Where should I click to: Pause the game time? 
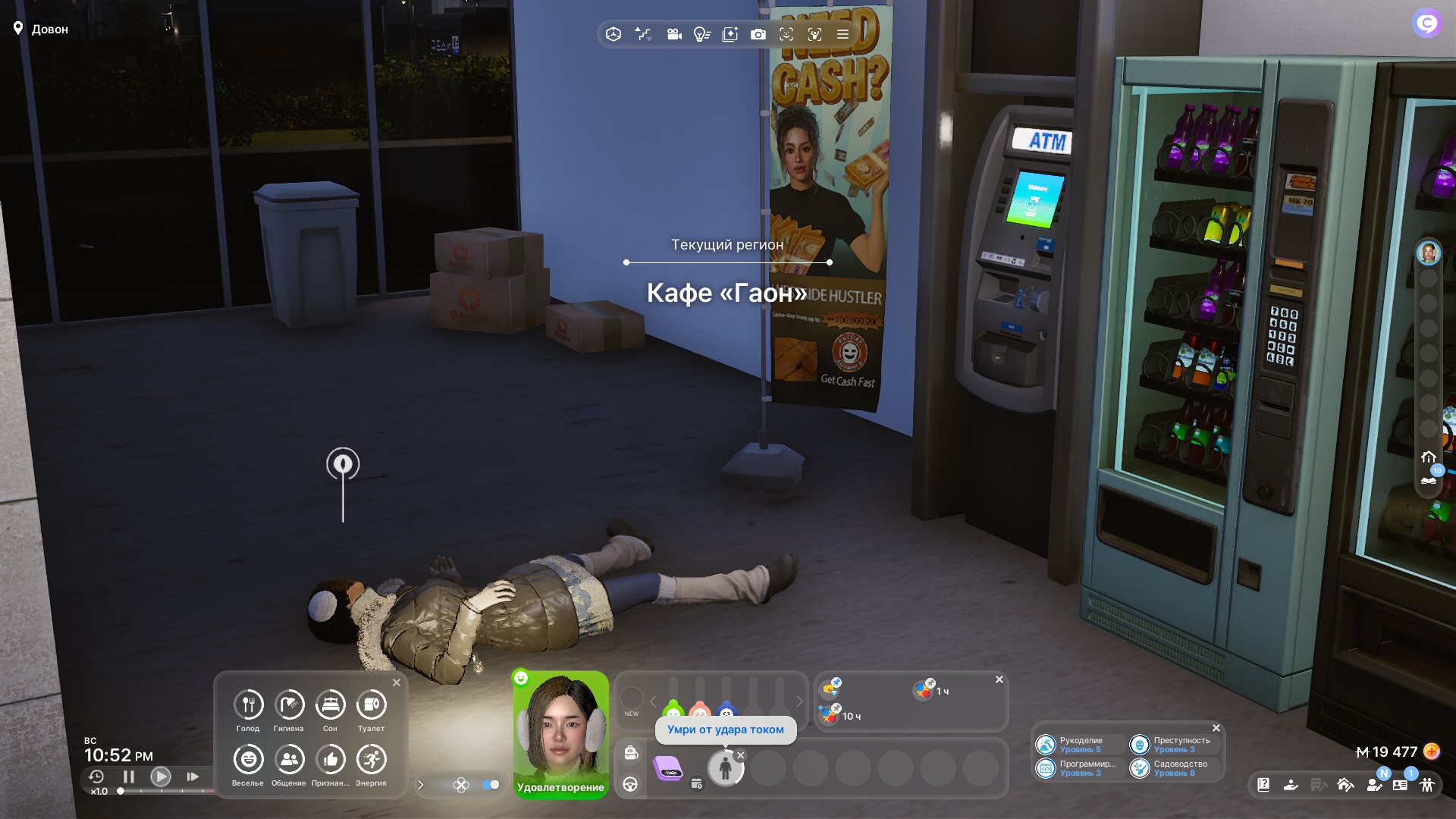click(x=128, y=777)
